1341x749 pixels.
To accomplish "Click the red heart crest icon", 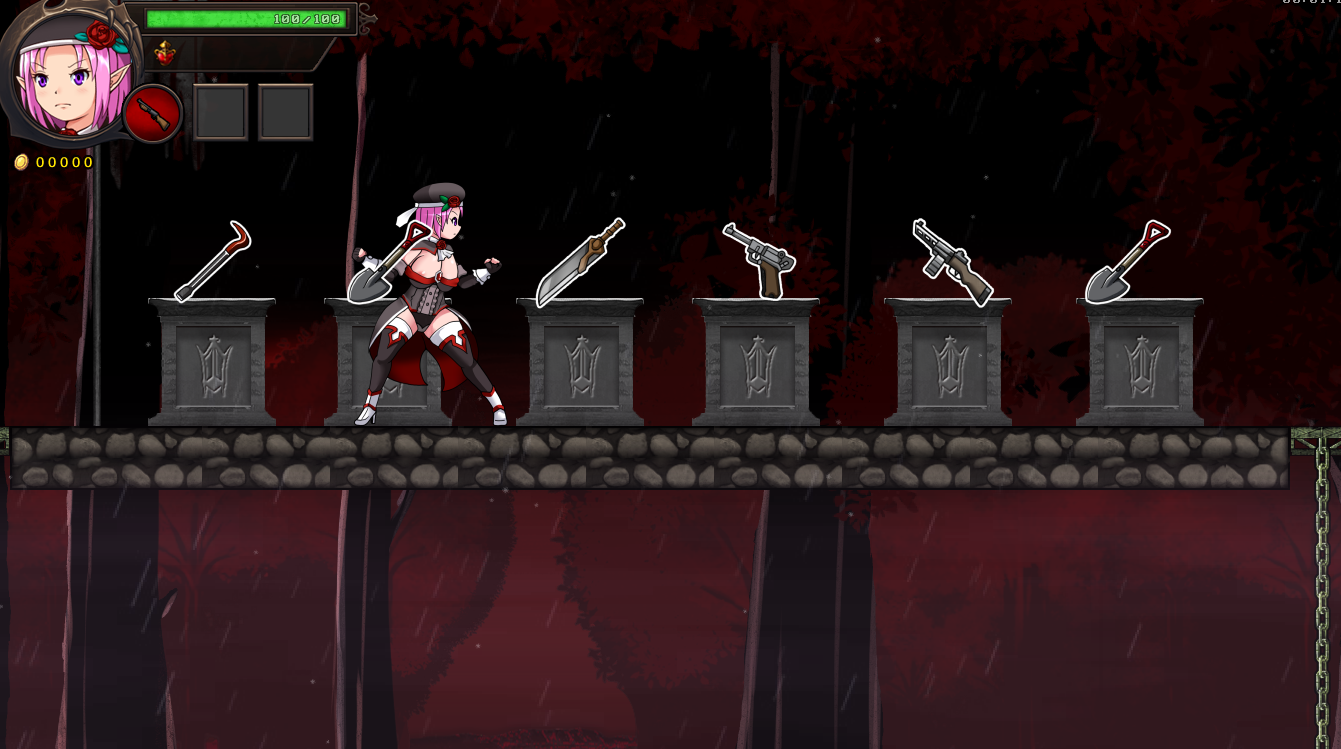I will (x=165, y=53).
